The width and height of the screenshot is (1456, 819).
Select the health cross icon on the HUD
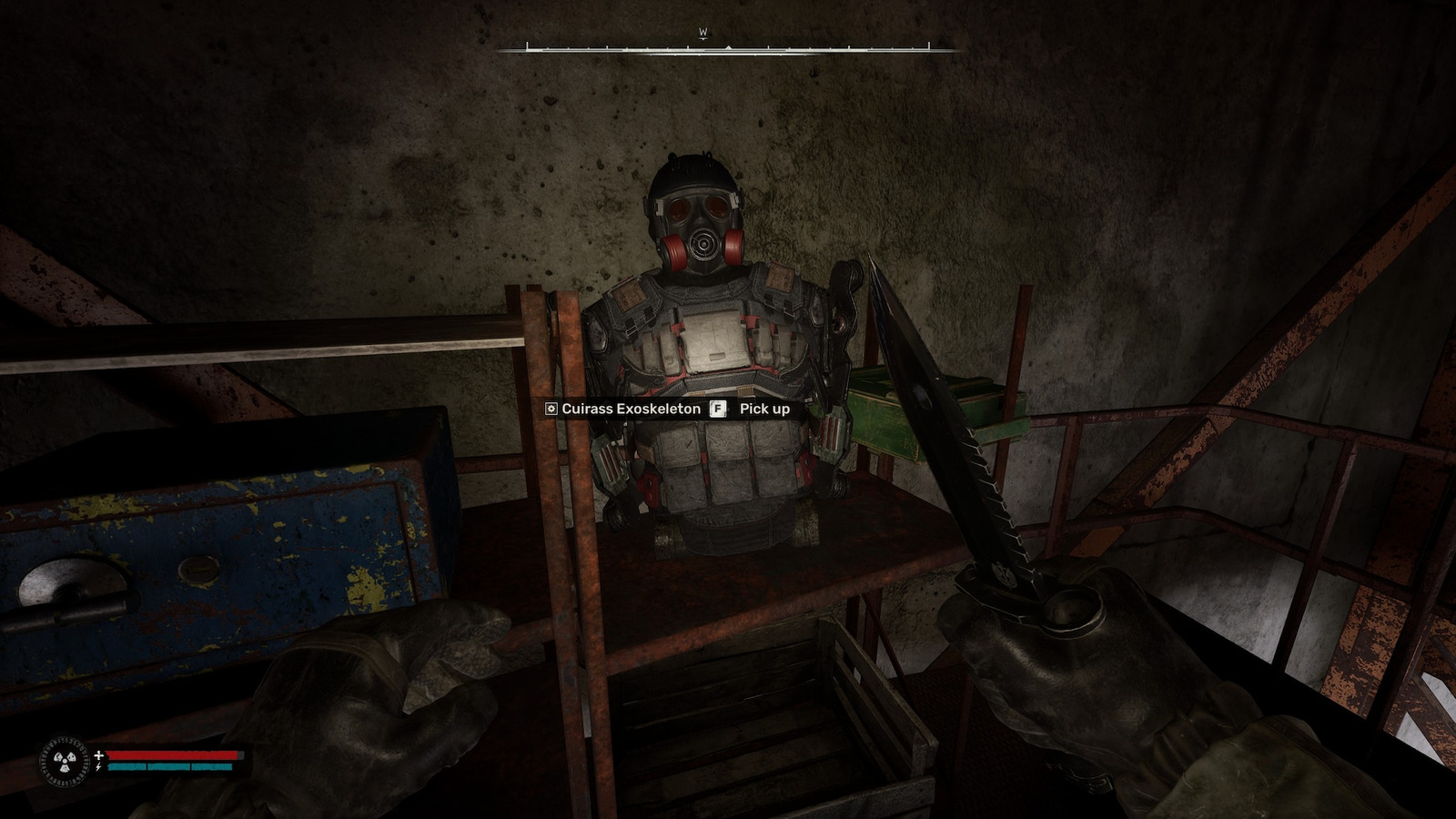98,754
